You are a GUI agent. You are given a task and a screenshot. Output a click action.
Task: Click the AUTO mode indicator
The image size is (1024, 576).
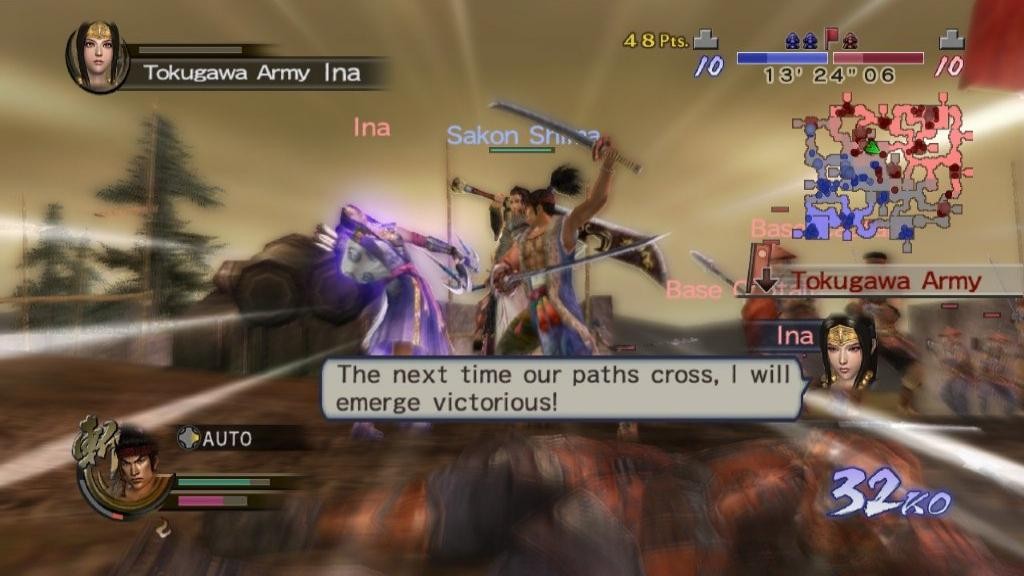click(217, 438)
